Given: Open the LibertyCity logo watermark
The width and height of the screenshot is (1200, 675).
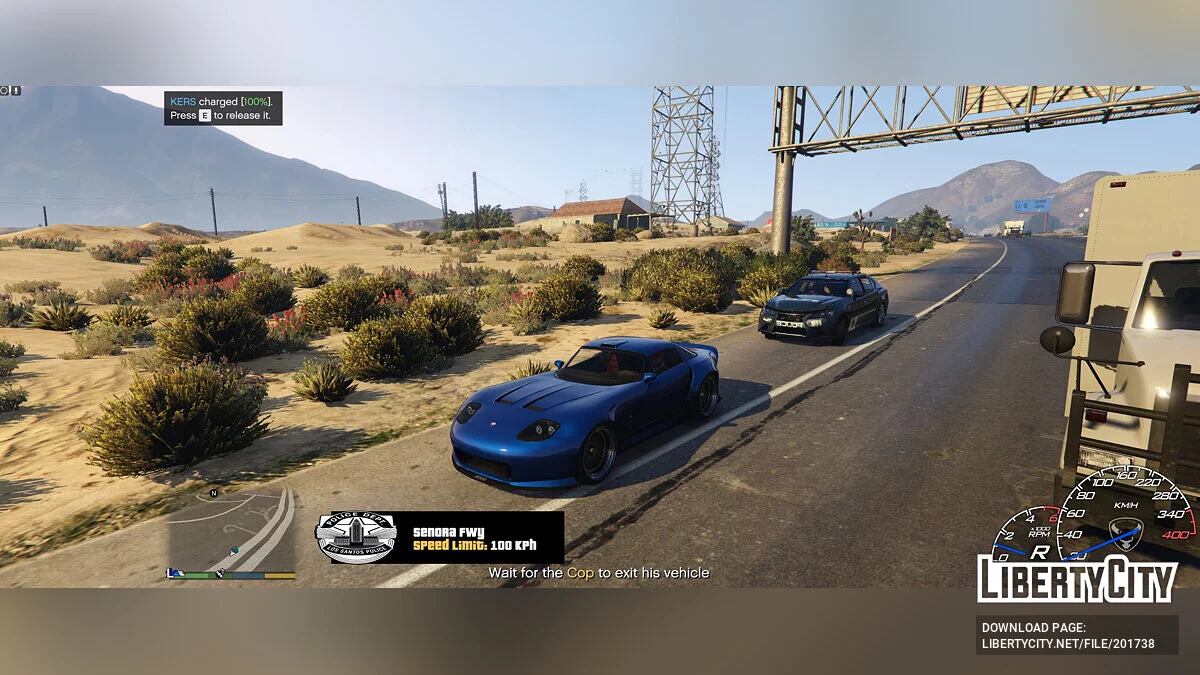Looking at the screenshot, I should click(x=1077, y=578).
